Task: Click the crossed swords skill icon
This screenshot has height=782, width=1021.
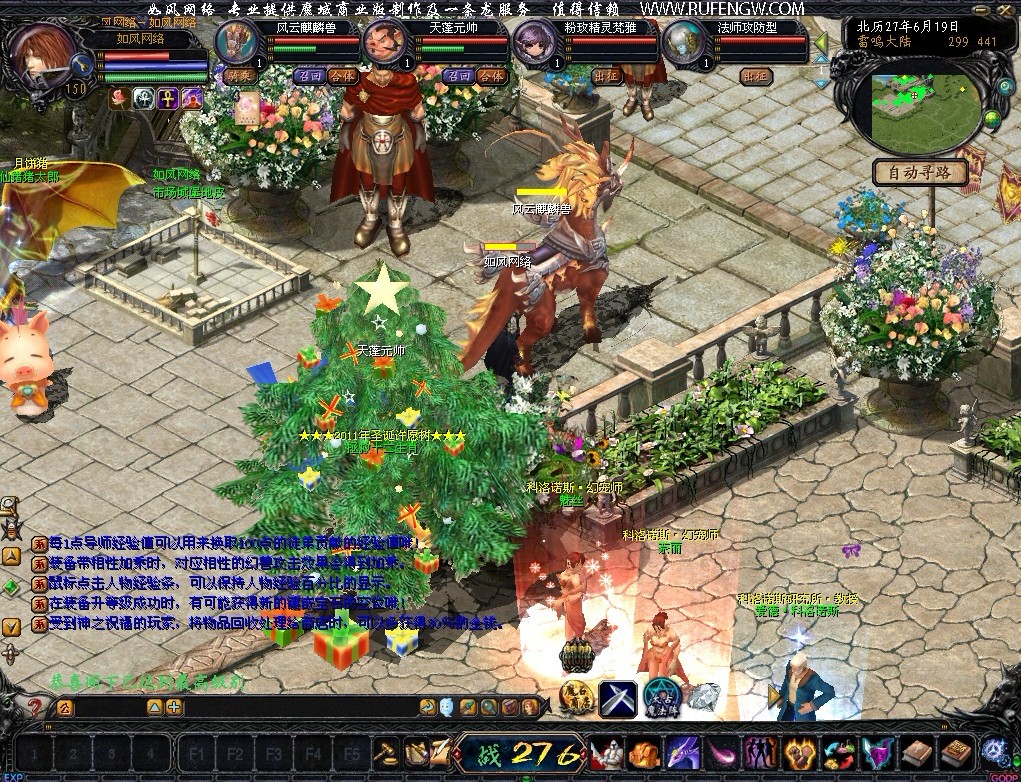Action: [618, 697]
